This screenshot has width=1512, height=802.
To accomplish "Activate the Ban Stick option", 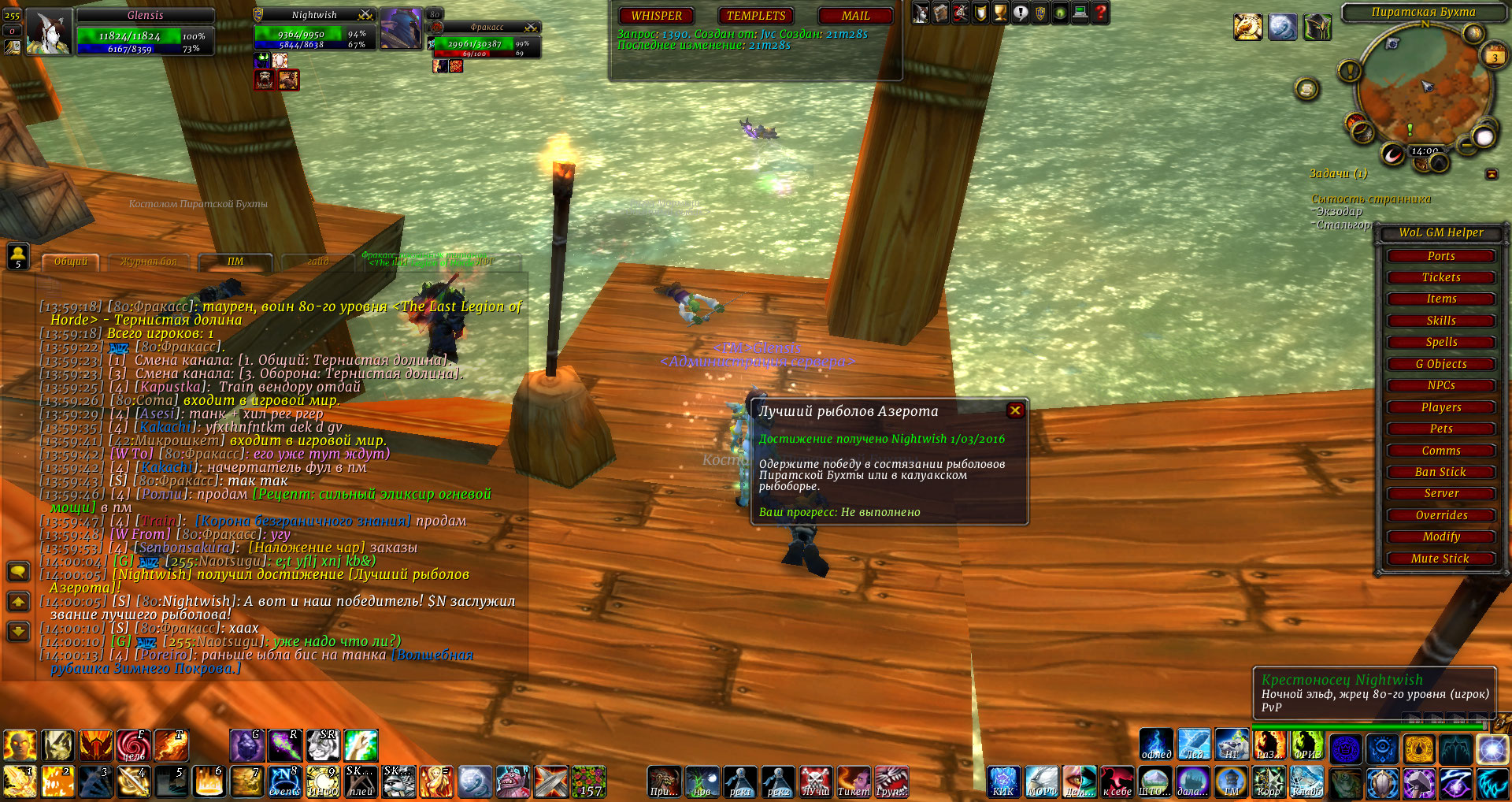I will pos(1440,472).
